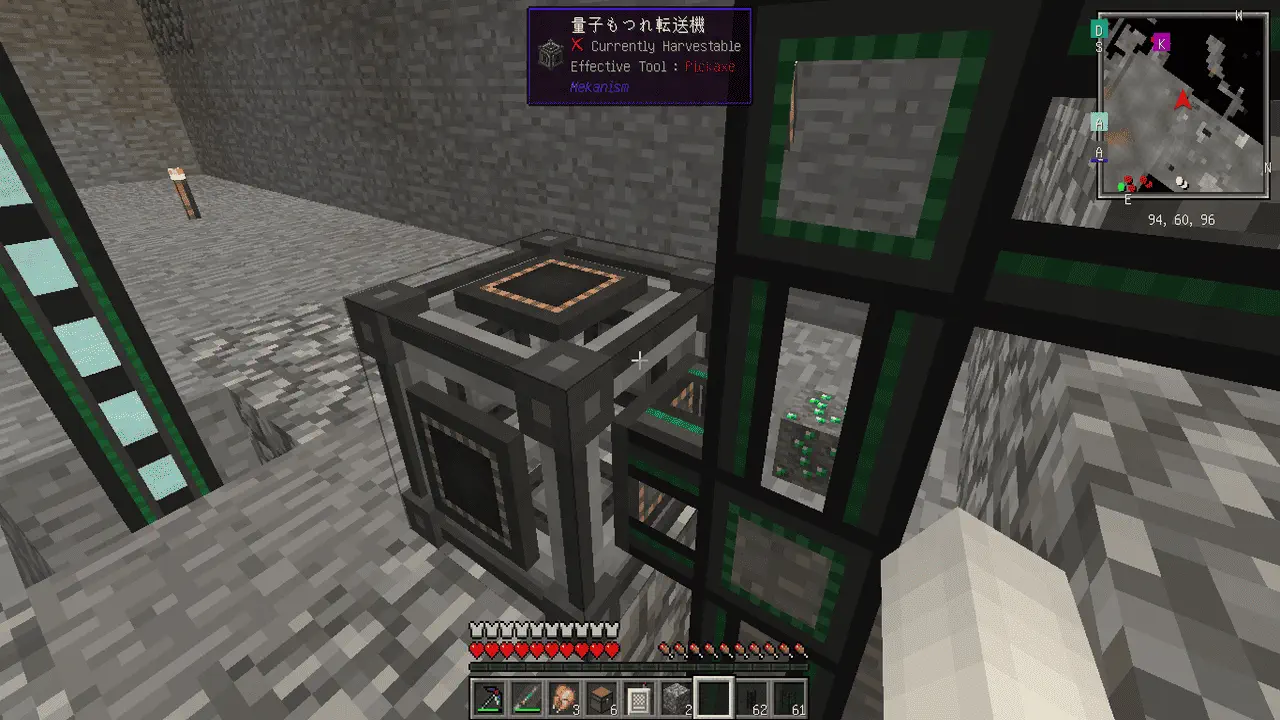Choose the hotbar stack of 61
The image size is (1280, 720).
click(790, 698)
